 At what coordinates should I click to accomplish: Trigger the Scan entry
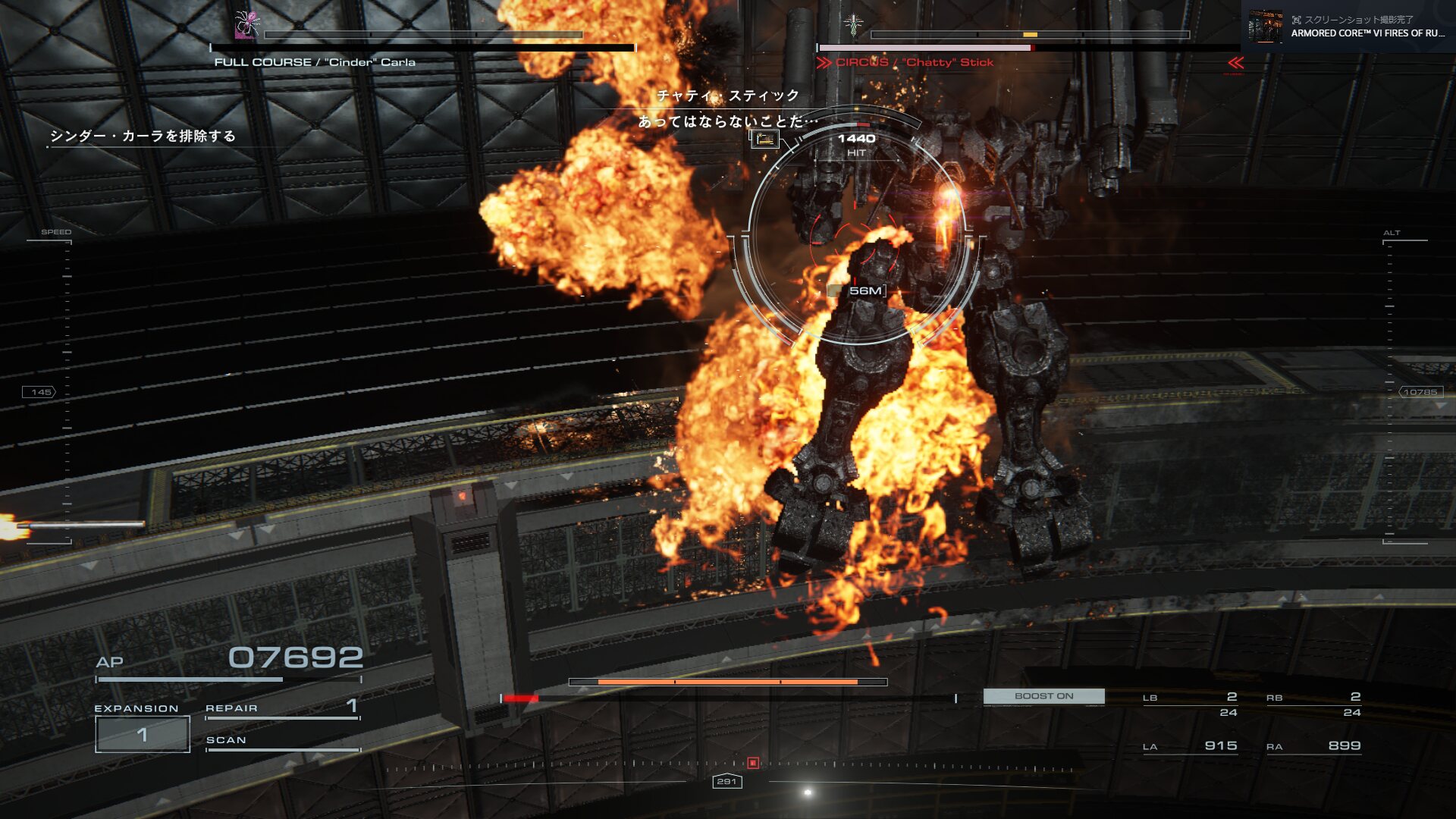pyautogui.click(x=282, y=741)
